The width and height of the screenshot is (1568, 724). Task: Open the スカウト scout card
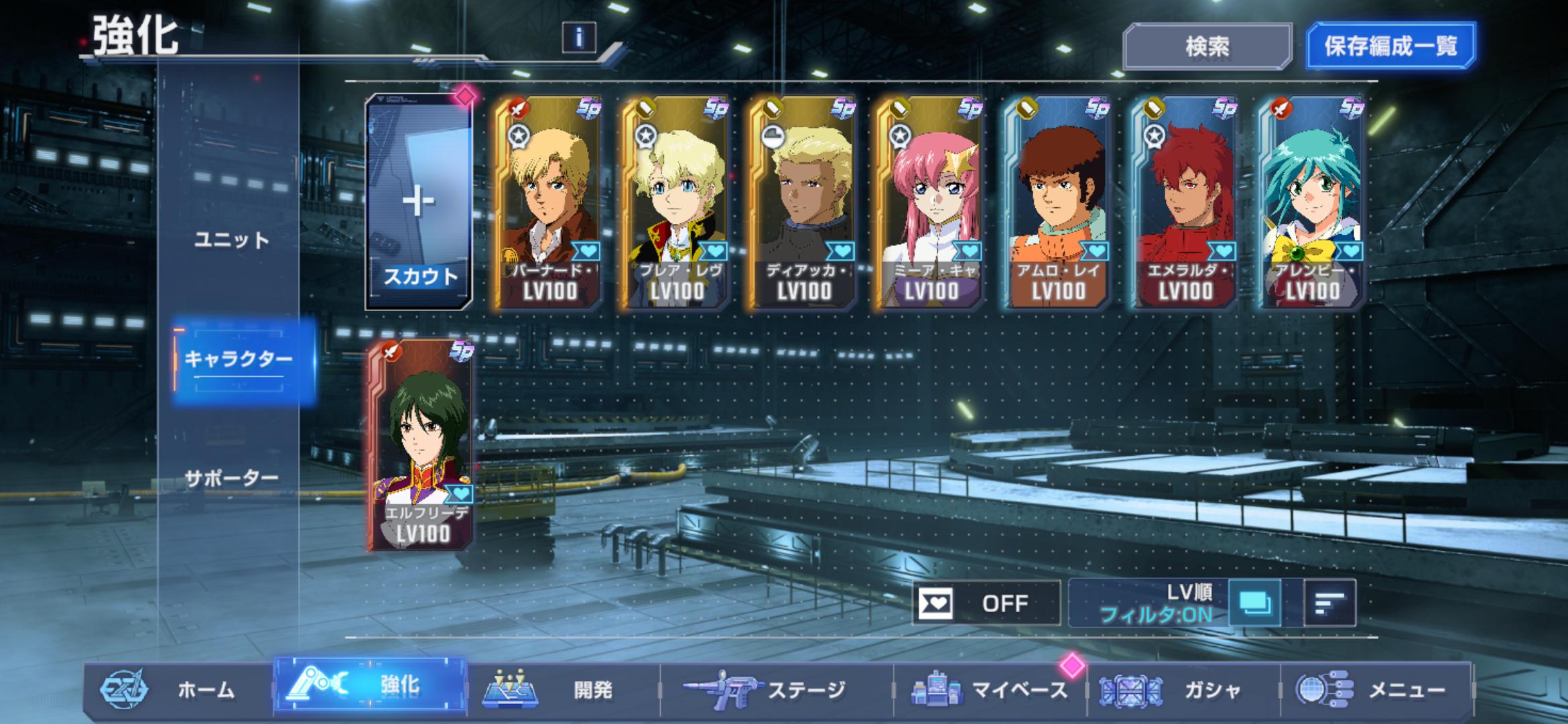pos(419,202)
